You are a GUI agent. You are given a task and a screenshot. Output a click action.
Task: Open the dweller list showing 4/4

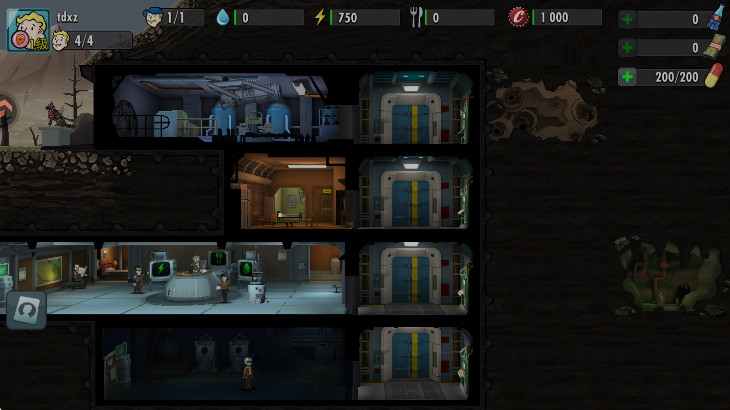[x=90, y=41]
